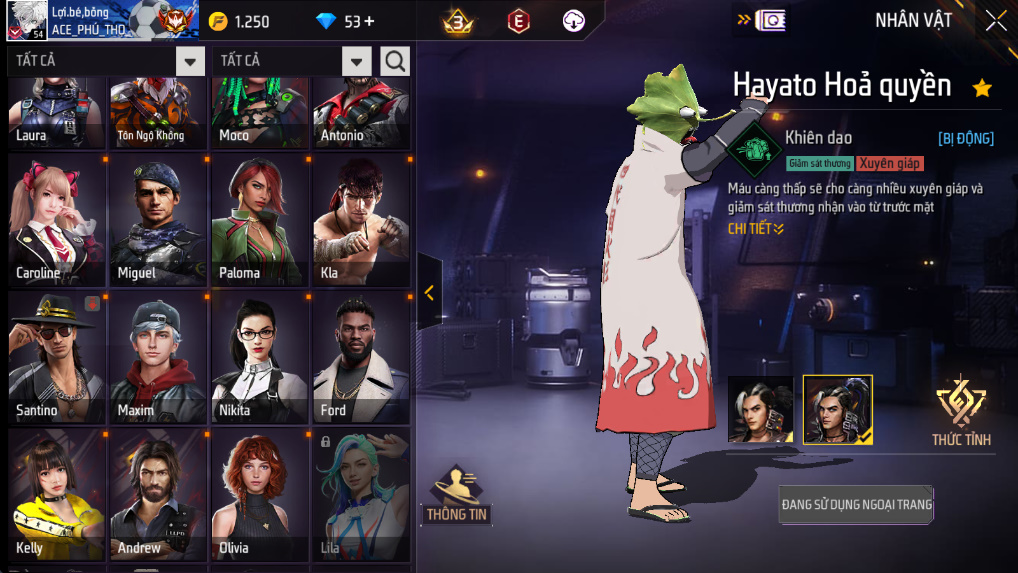Click the ĐANG SỬ DỤNG NGOẠI TRANG button
This screenshot has width=1018, height=573.
point(856,505)
